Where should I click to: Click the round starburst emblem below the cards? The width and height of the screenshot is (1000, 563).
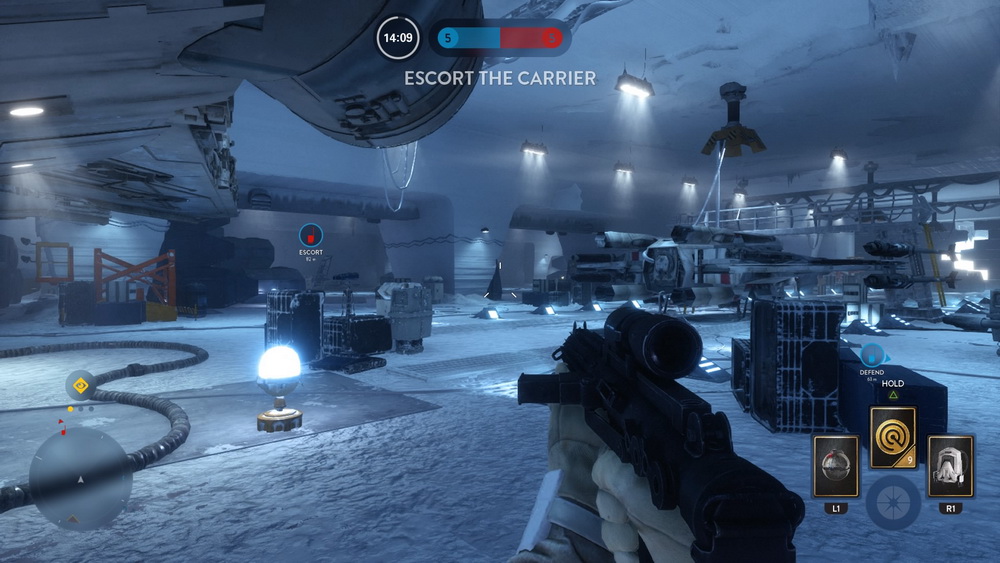click(x=893, y=502)
